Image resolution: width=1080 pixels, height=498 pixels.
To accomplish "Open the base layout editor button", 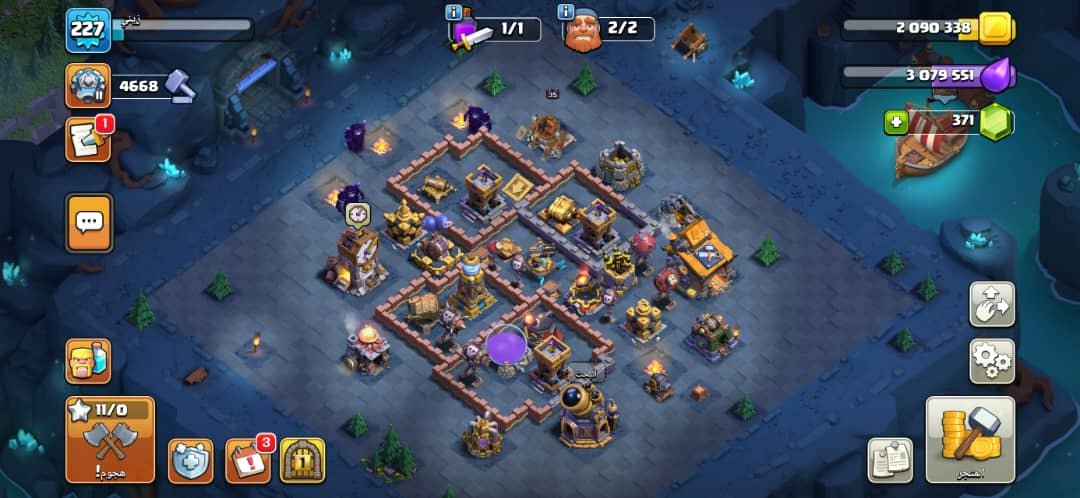I will [x=991, y=304].
